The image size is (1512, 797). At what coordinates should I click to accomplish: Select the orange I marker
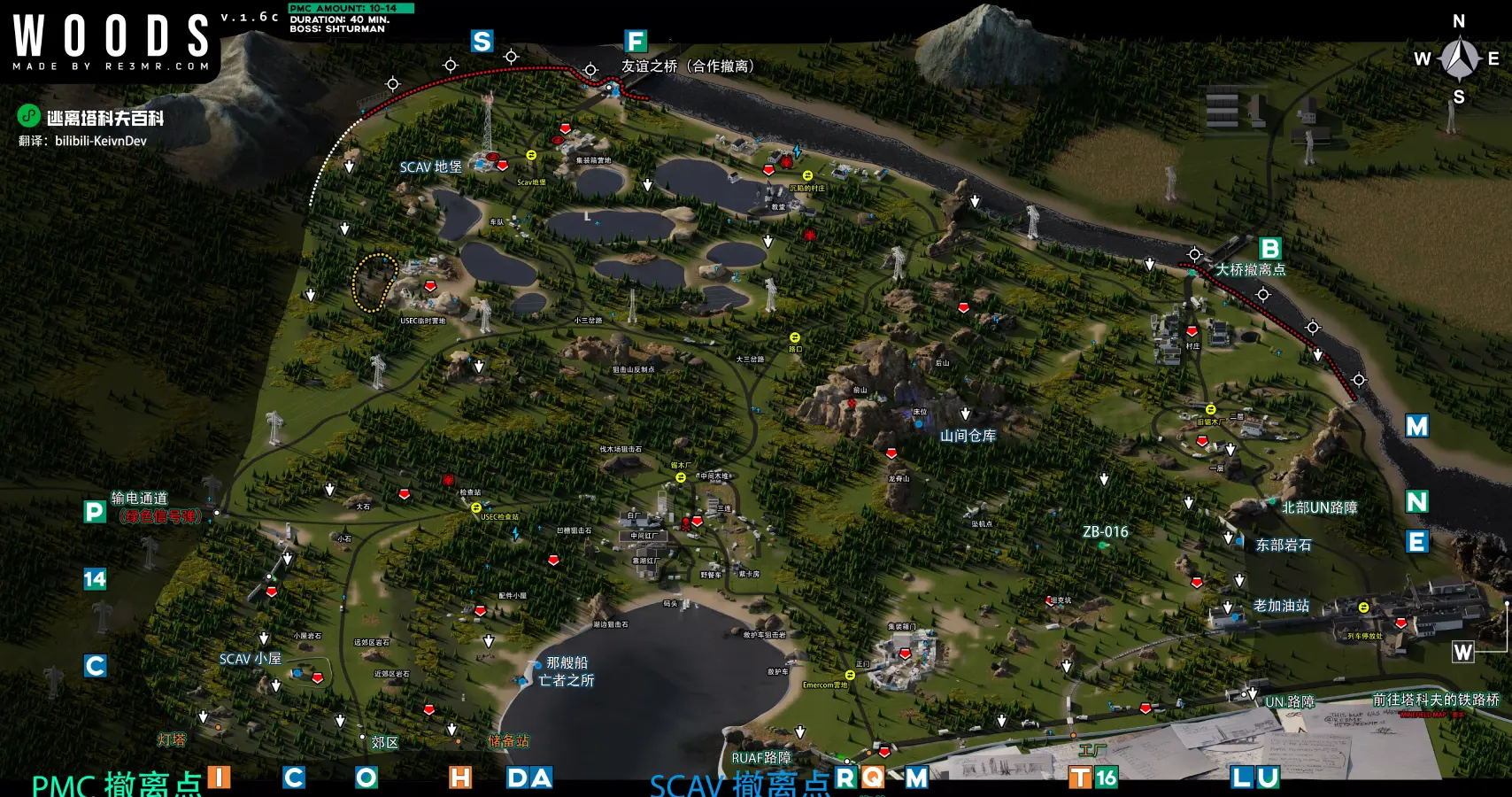(x=219, y=778)
